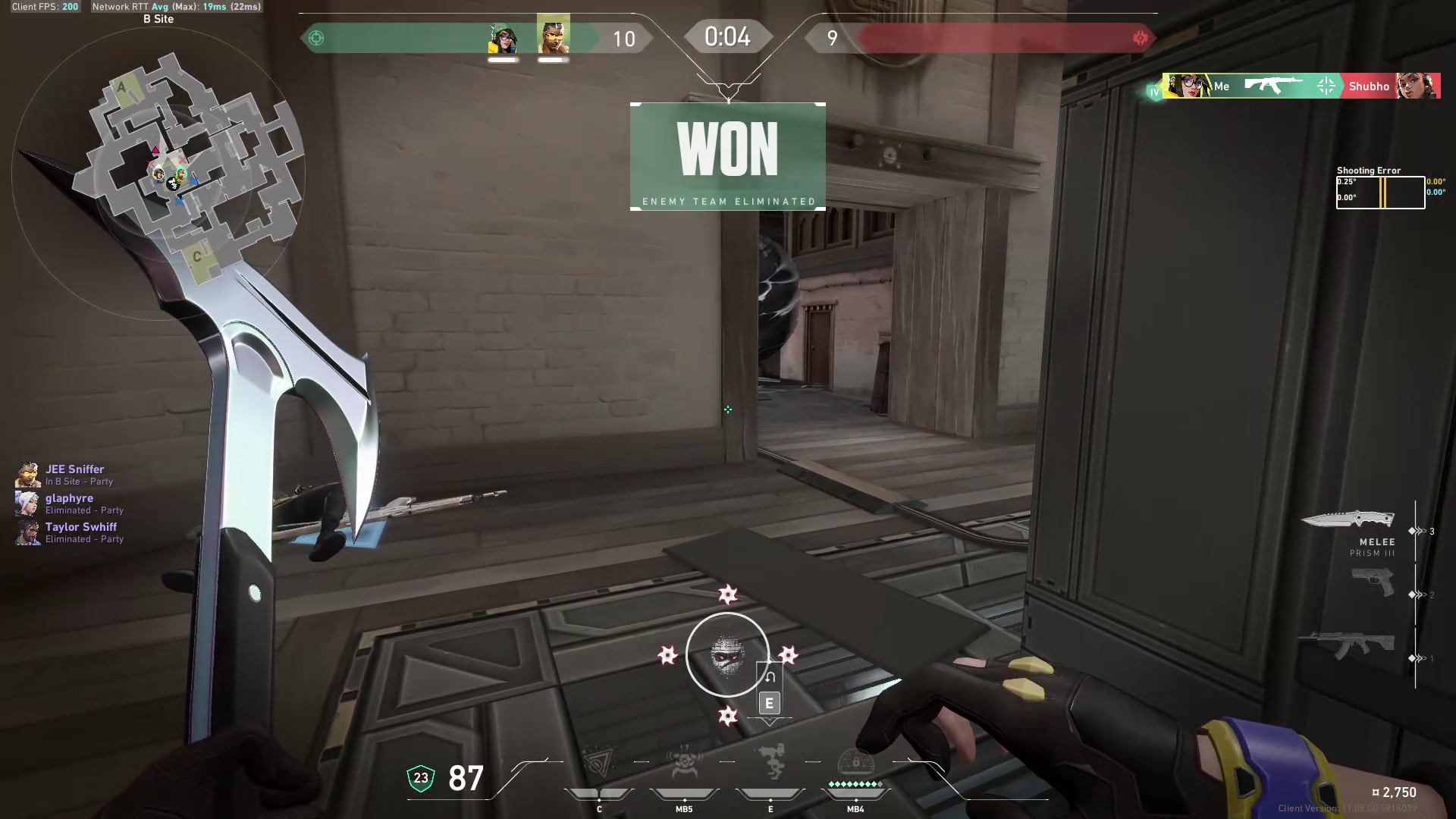This screenshot has height=819, width=1456.
Task: Activate the Lockdown ultimate icon
Action: (855, 764)
